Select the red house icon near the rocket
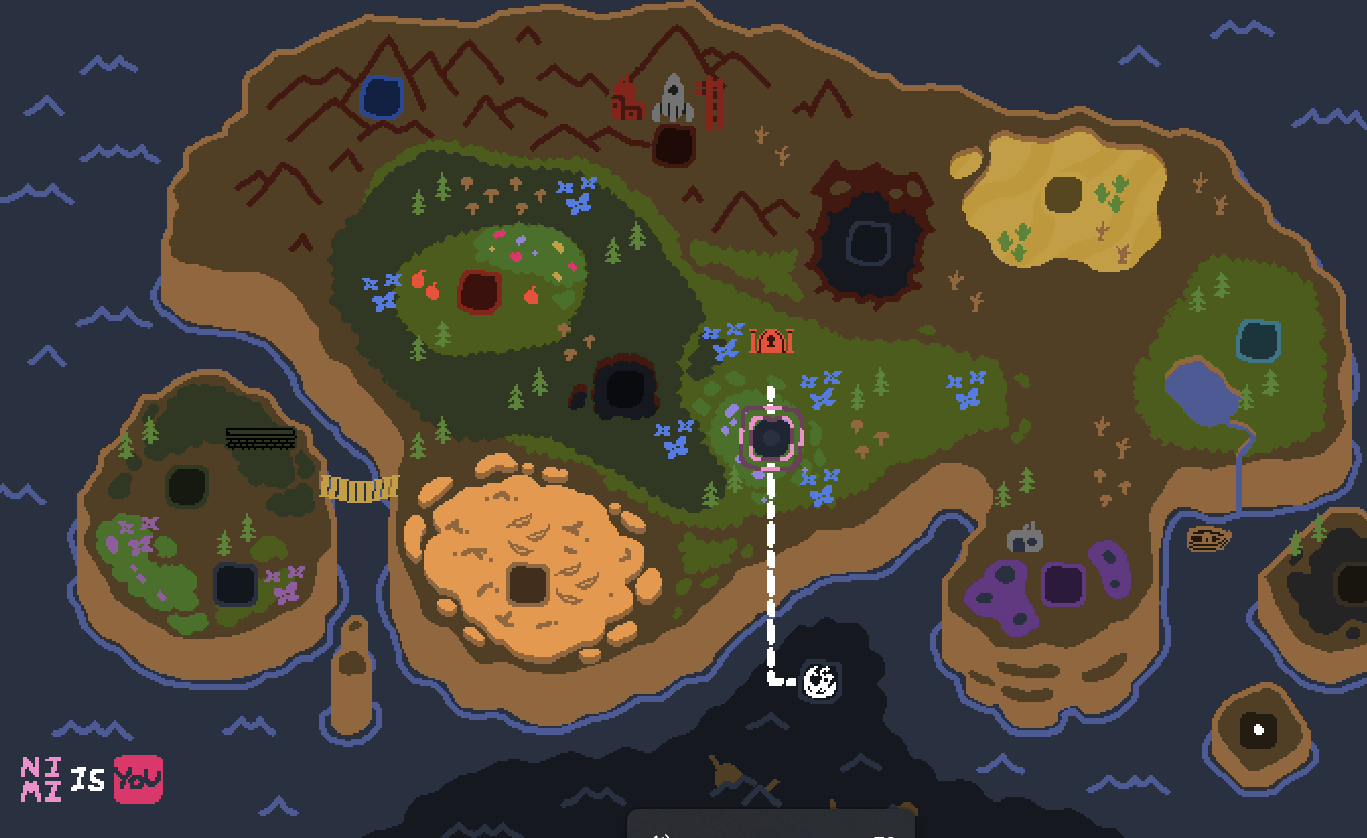1367x838 pixels. [626, 98]
